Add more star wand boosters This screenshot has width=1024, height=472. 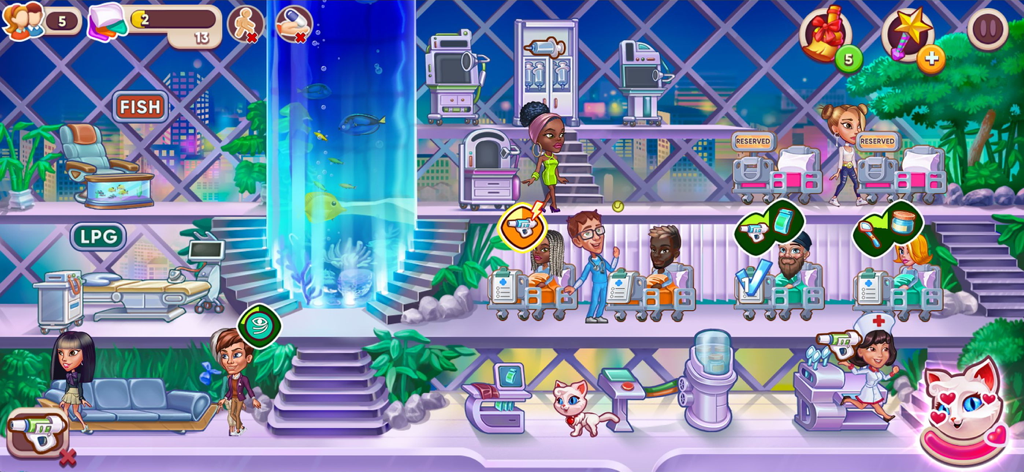[x=931, y=59]
